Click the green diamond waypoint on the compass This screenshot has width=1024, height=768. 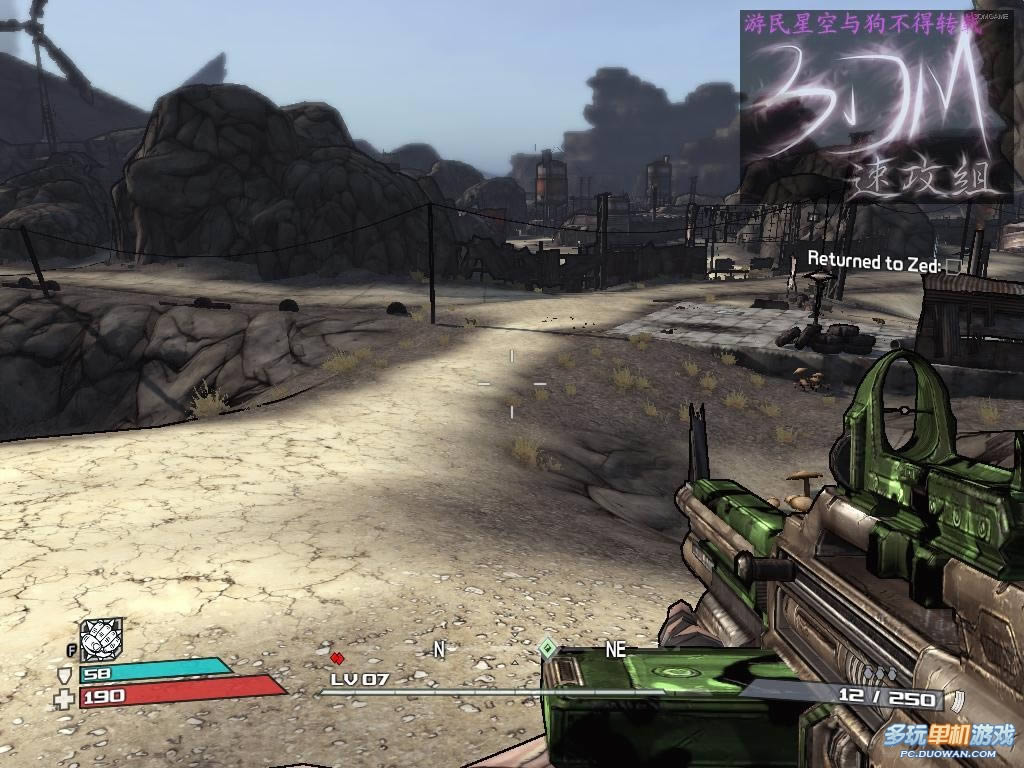coord(547,648)
